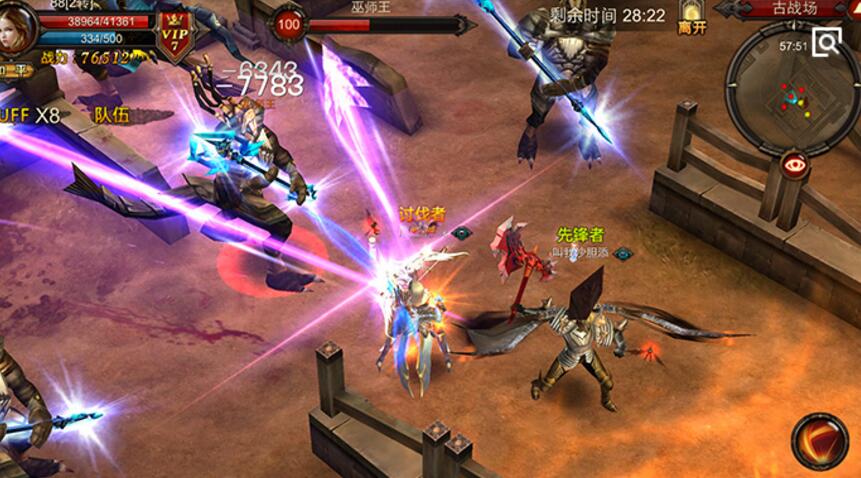Activate the red slash skill button
Screen dimensions: 861x478
point(820,441)
